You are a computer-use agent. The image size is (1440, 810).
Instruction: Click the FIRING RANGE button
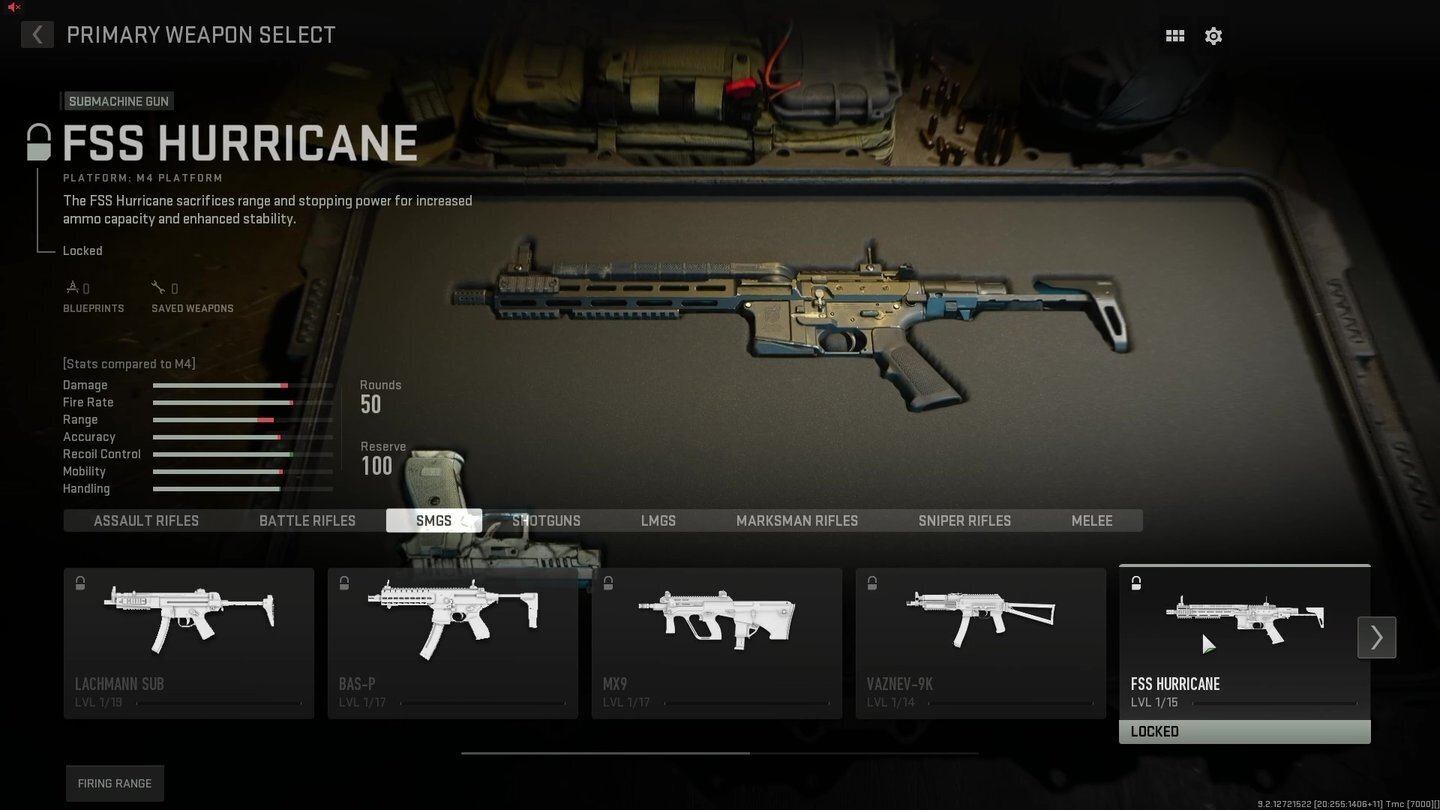114,783
